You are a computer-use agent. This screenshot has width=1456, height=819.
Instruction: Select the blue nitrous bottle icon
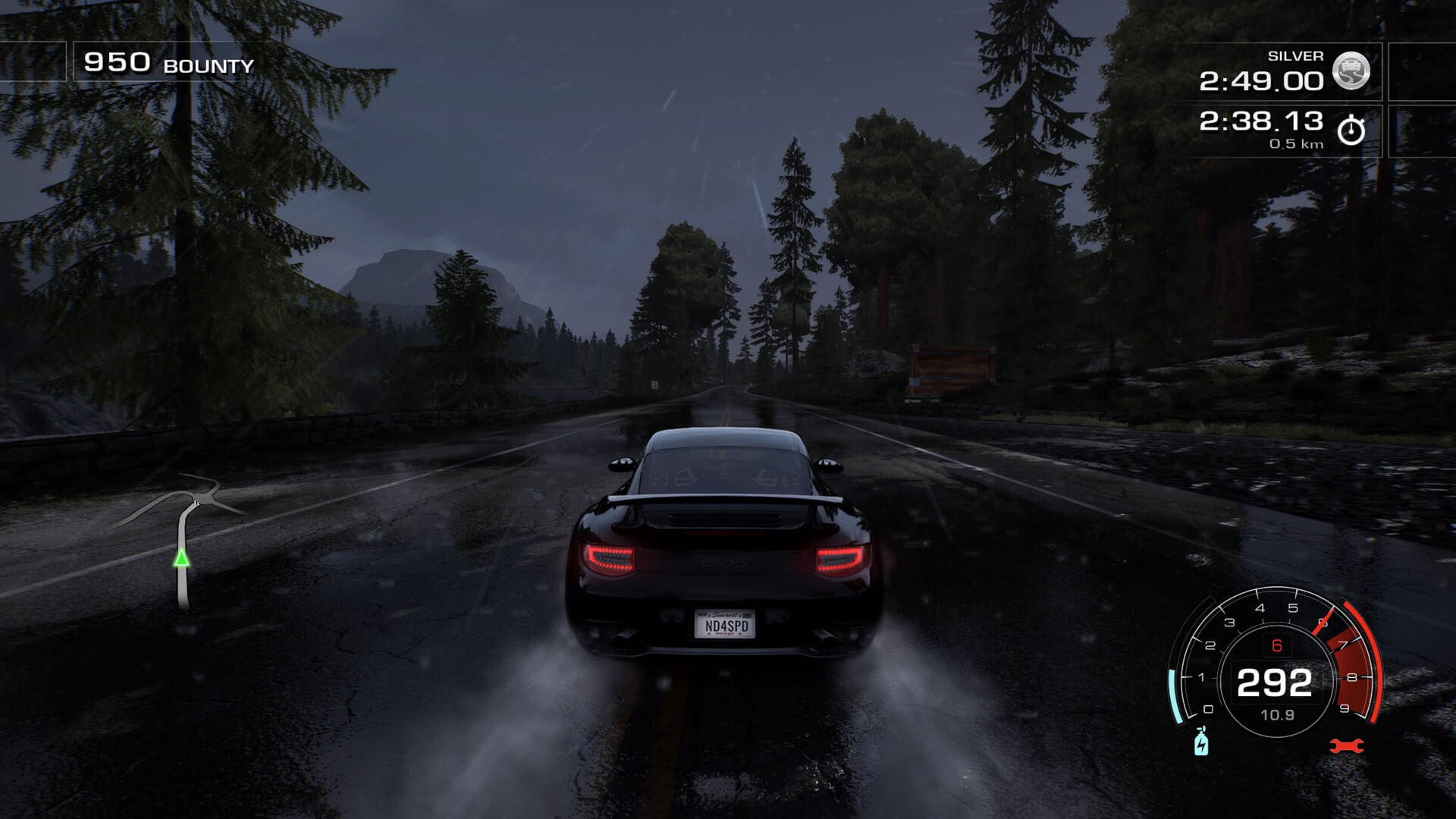click(x=1201, y=742)
